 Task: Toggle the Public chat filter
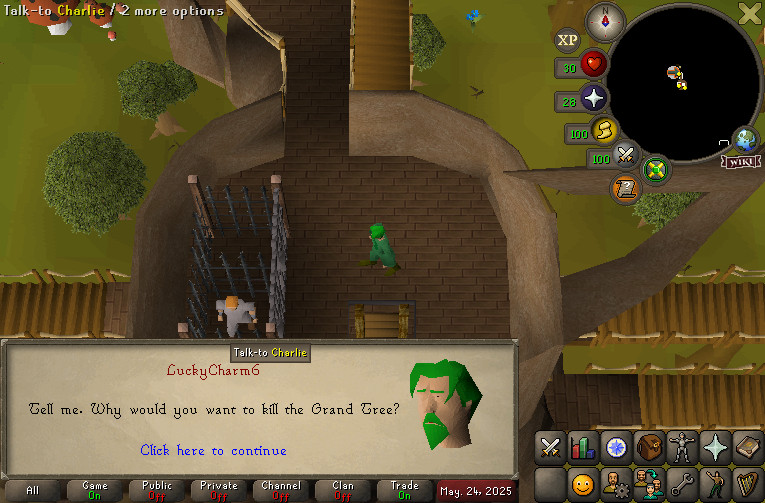(x=157, y=490)
